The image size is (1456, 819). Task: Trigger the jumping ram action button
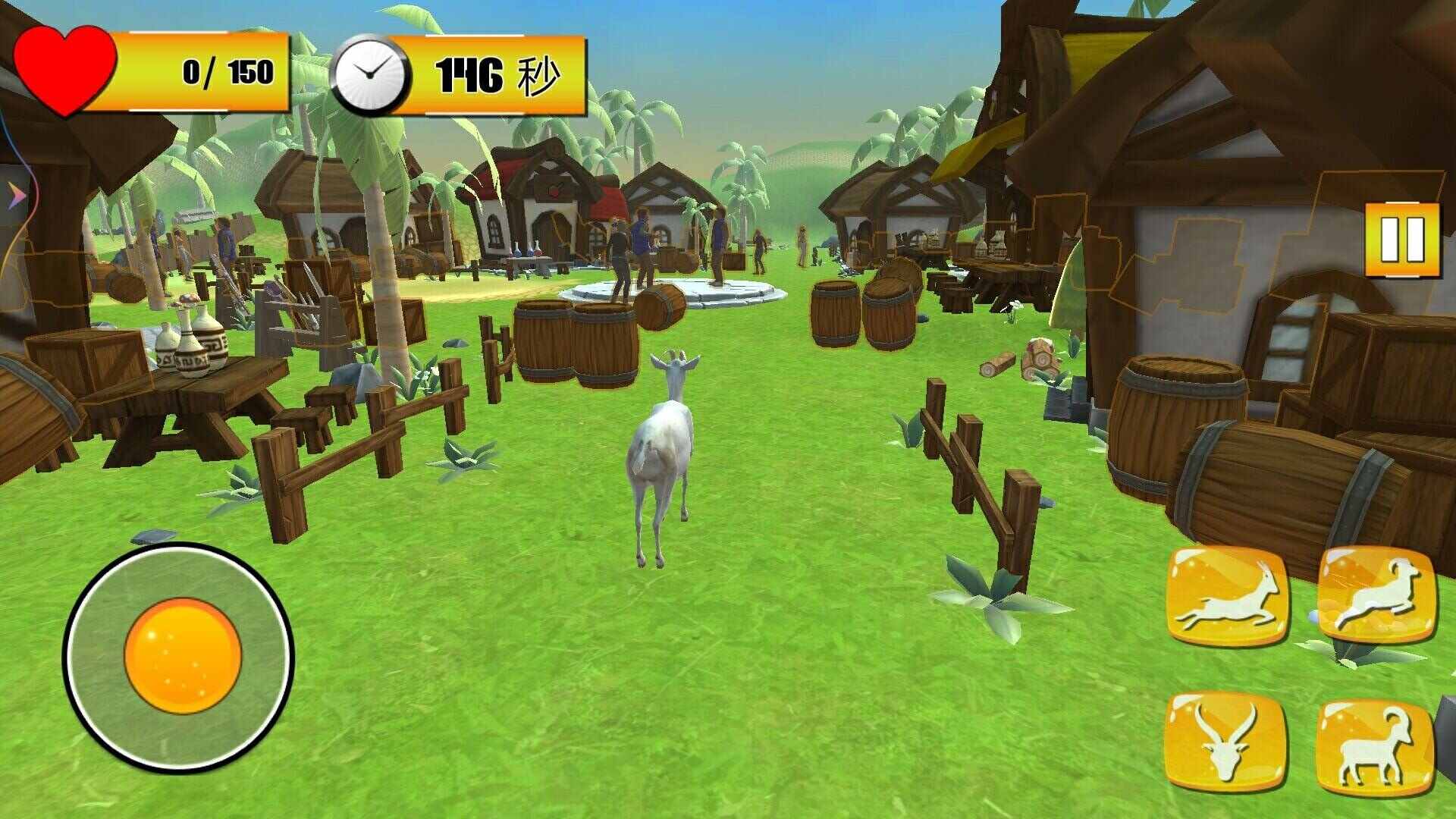tap(1376, 595)
